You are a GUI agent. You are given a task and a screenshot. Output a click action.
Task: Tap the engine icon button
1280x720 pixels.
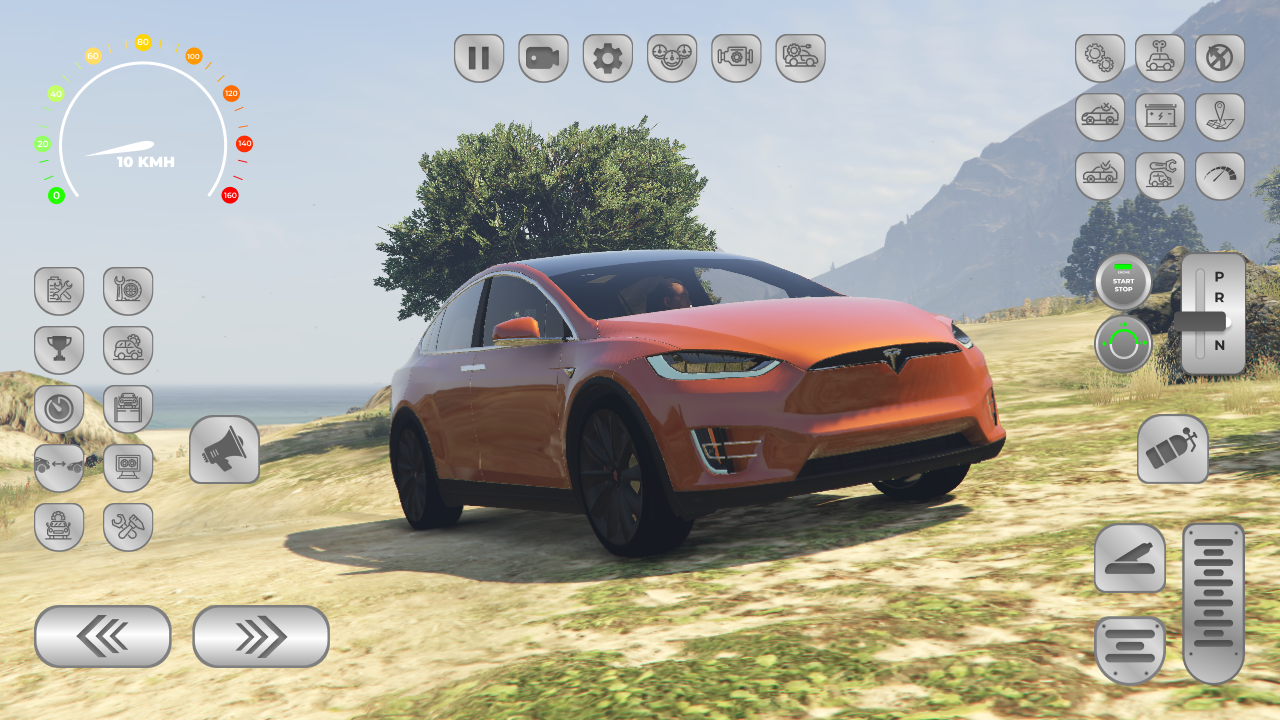(x=736, y=58)
